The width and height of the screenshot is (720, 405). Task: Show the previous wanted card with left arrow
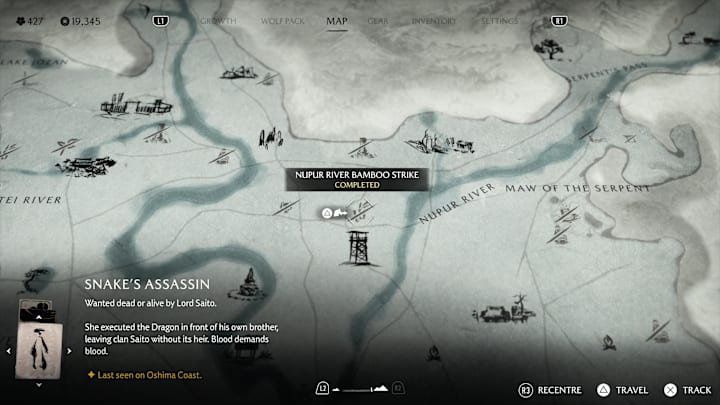(x=9, y=351)
